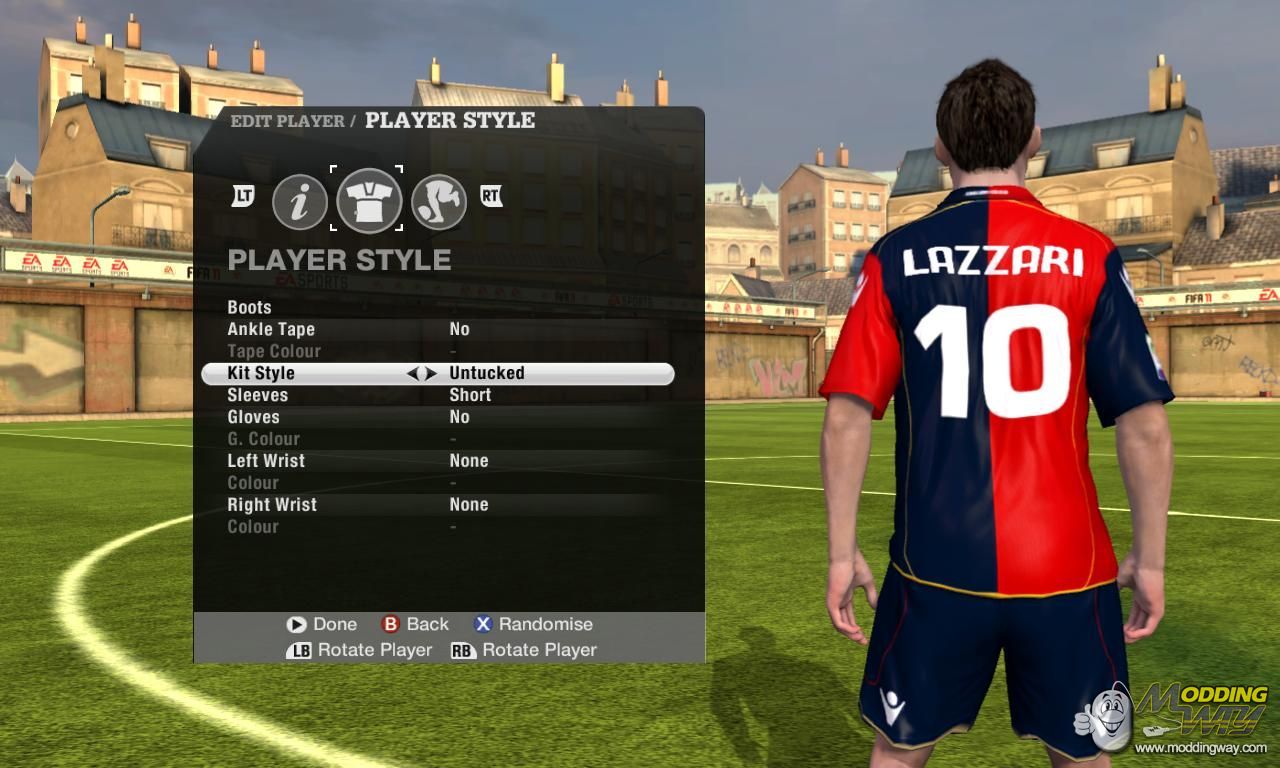Select the Sleeves setting
The height and width of the screenshot is (768, 1280).
pyautogui.click(x=257, y=395)
